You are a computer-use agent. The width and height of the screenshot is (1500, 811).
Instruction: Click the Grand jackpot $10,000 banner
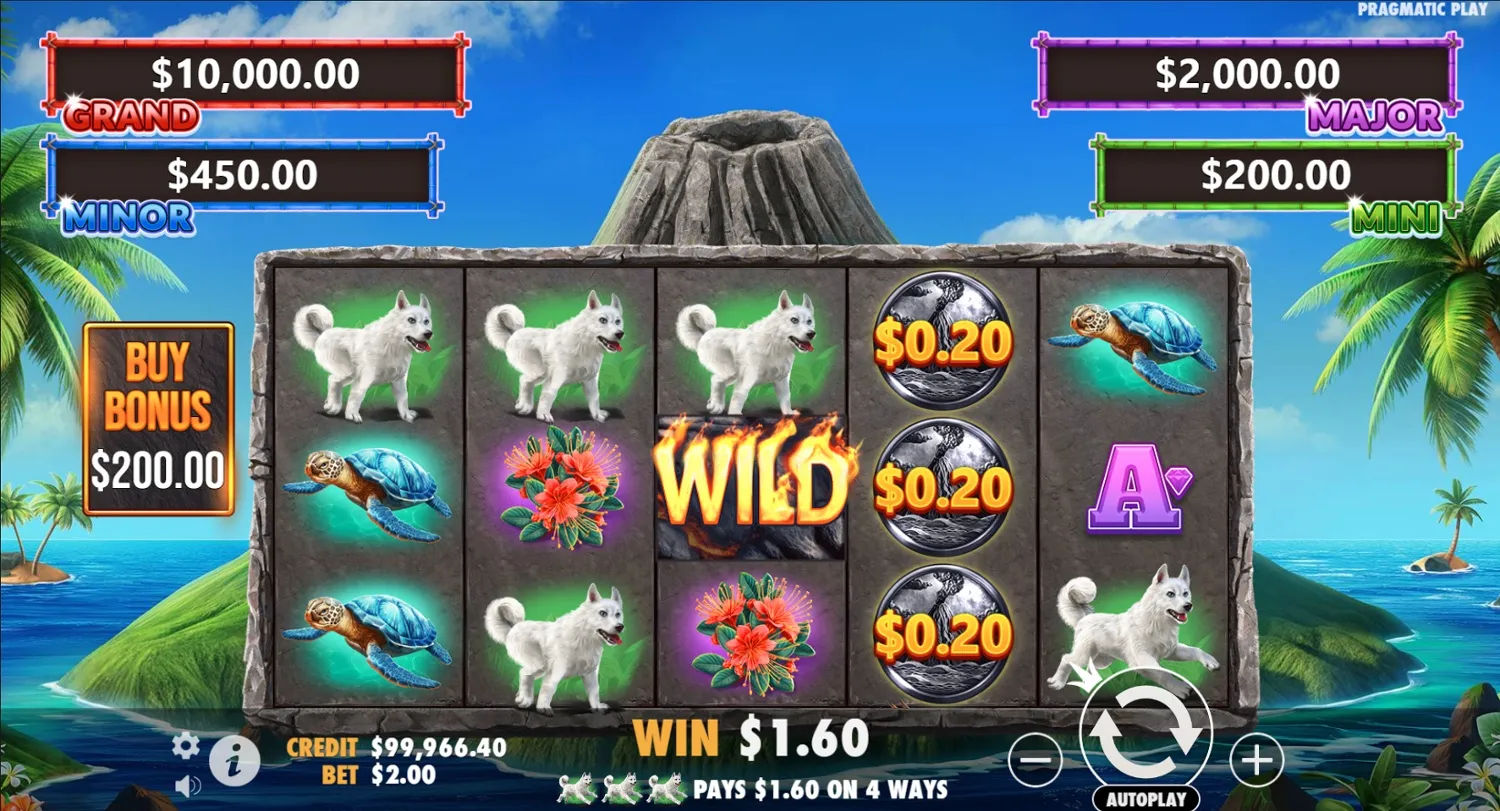[255, 74]
